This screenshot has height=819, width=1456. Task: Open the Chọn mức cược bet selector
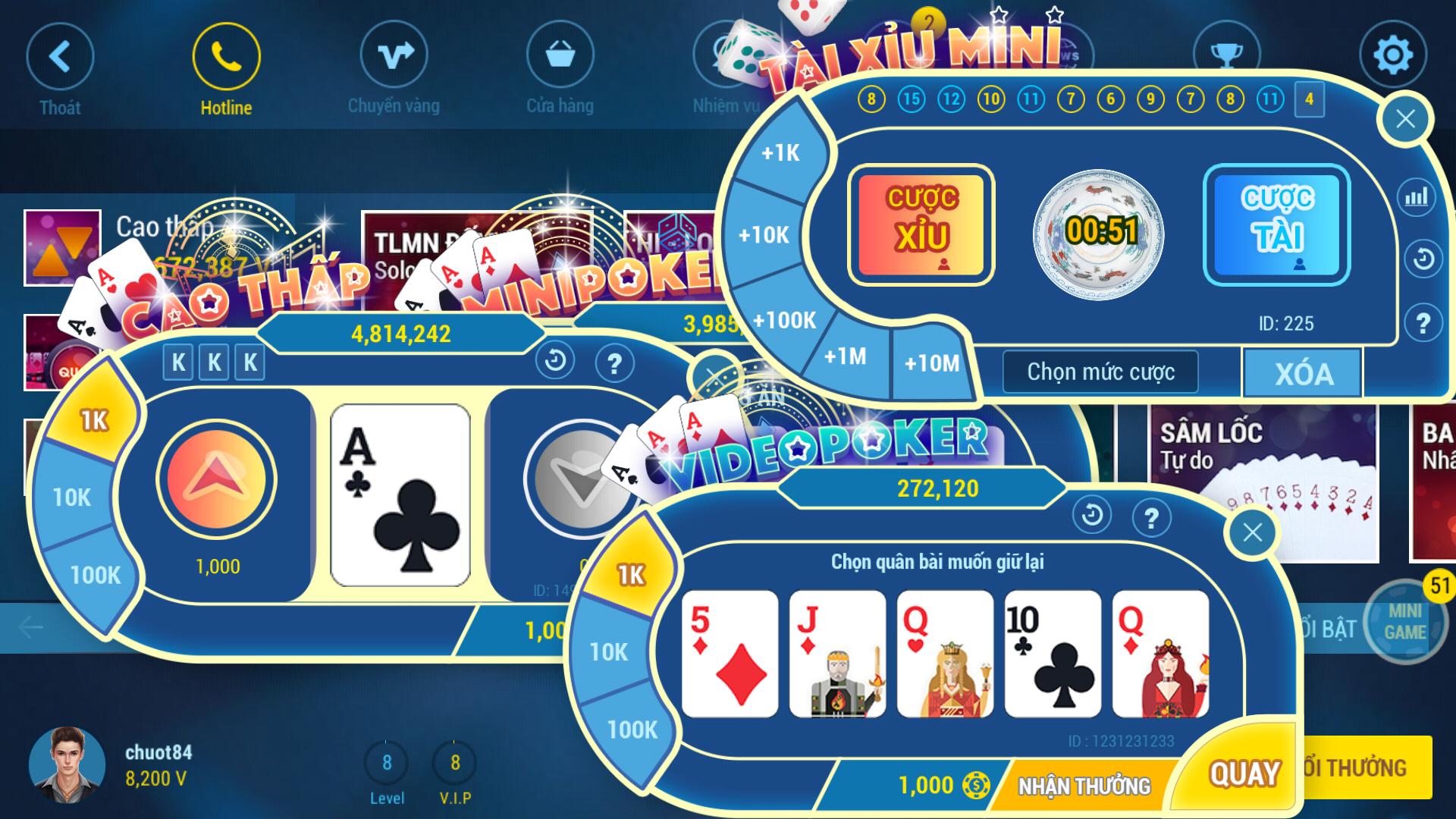pos(1100,372)
